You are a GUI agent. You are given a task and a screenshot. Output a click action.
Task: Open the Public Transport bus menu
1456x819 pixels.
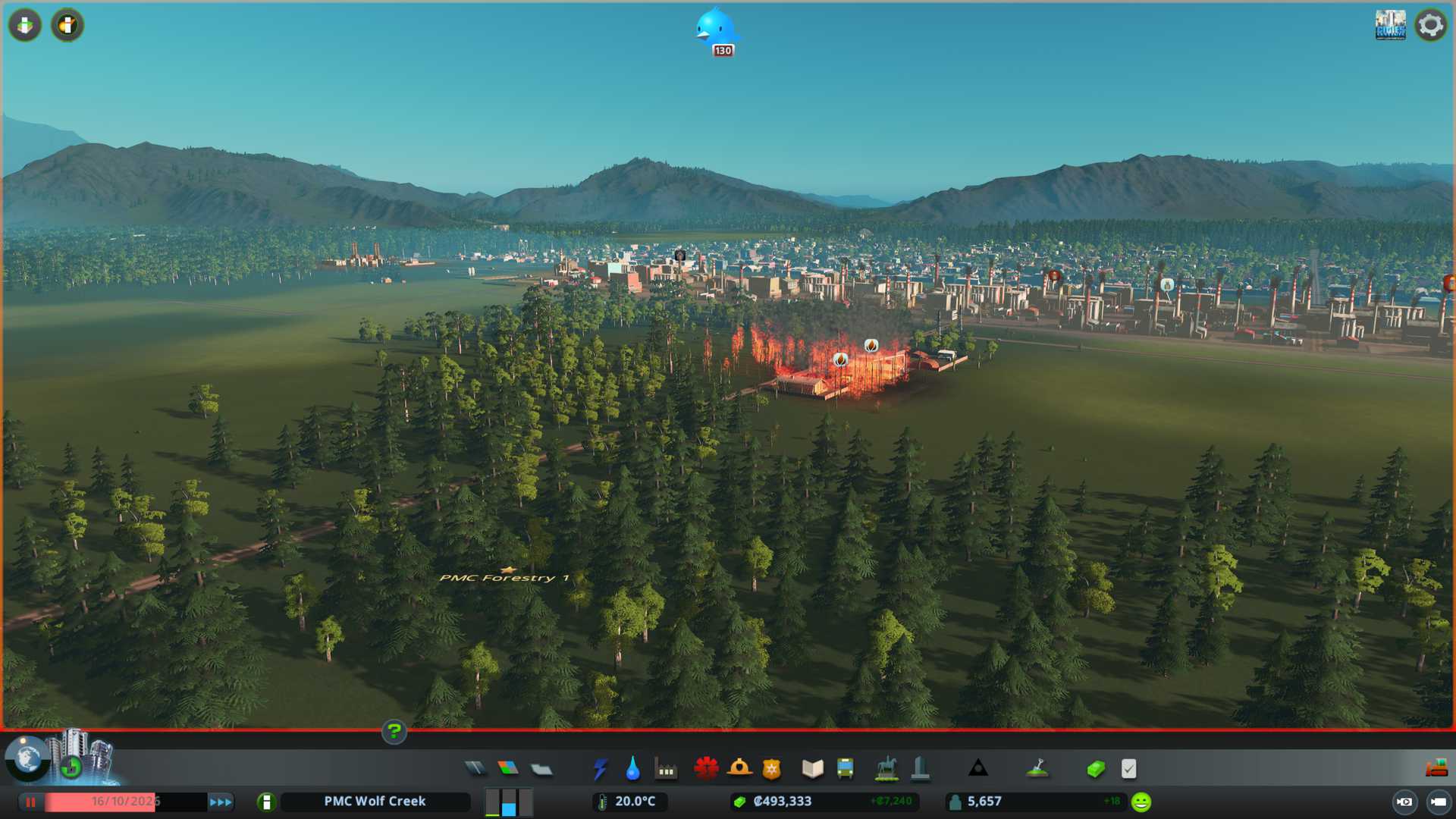coord(845,769)
